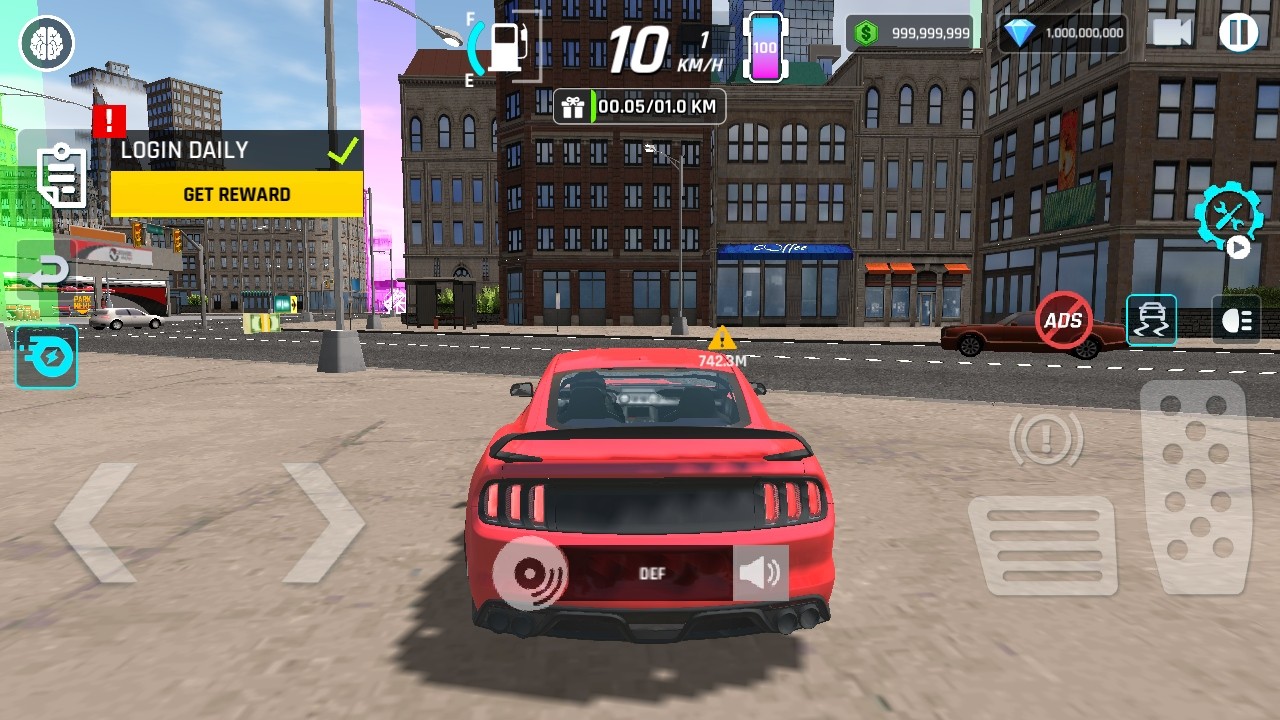Sound the horn speaker button

pyautogui.click(x=760, y=573)
